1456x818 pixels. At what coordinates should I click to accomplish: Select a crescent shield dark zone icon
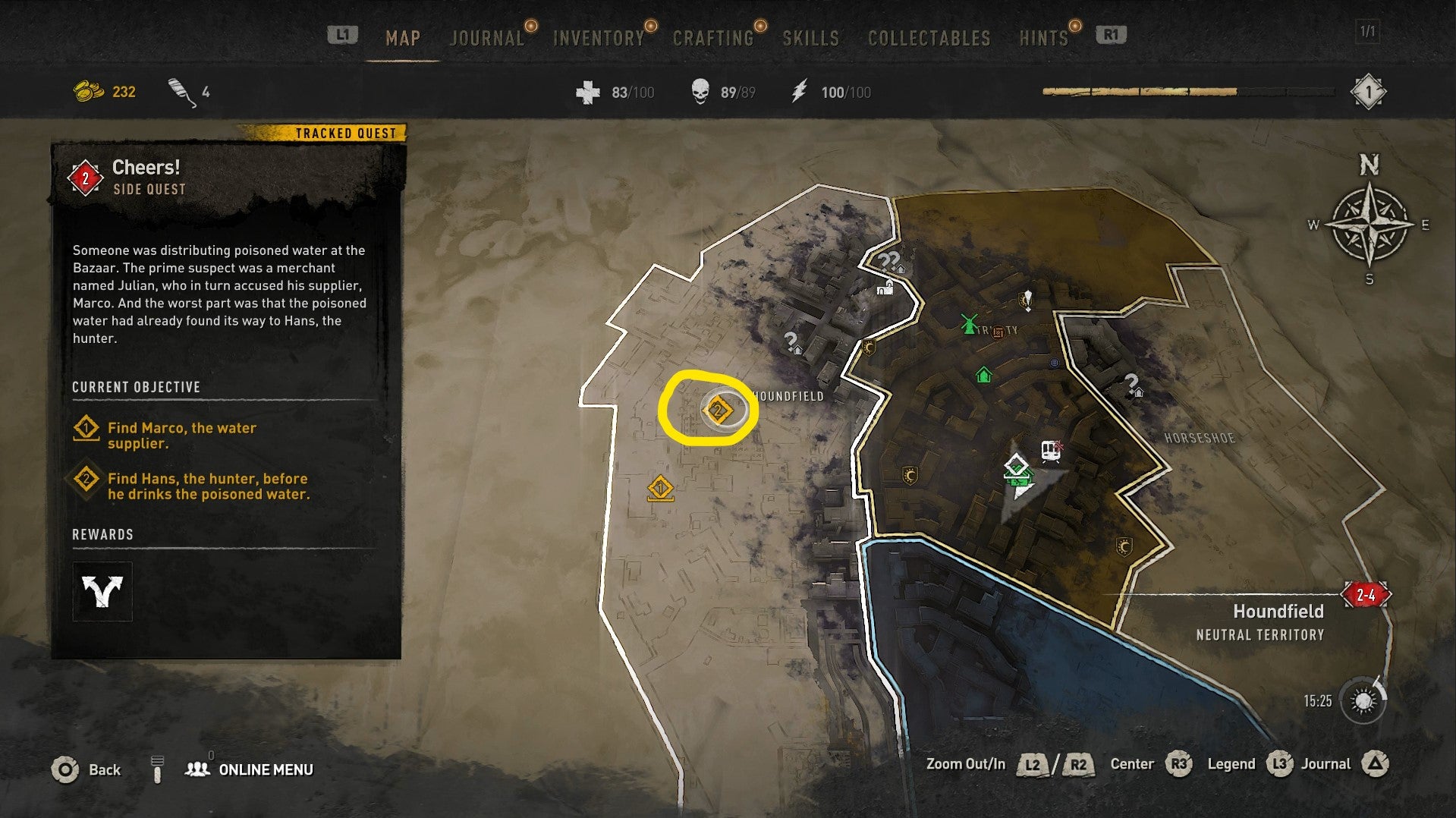coord(910,476)
